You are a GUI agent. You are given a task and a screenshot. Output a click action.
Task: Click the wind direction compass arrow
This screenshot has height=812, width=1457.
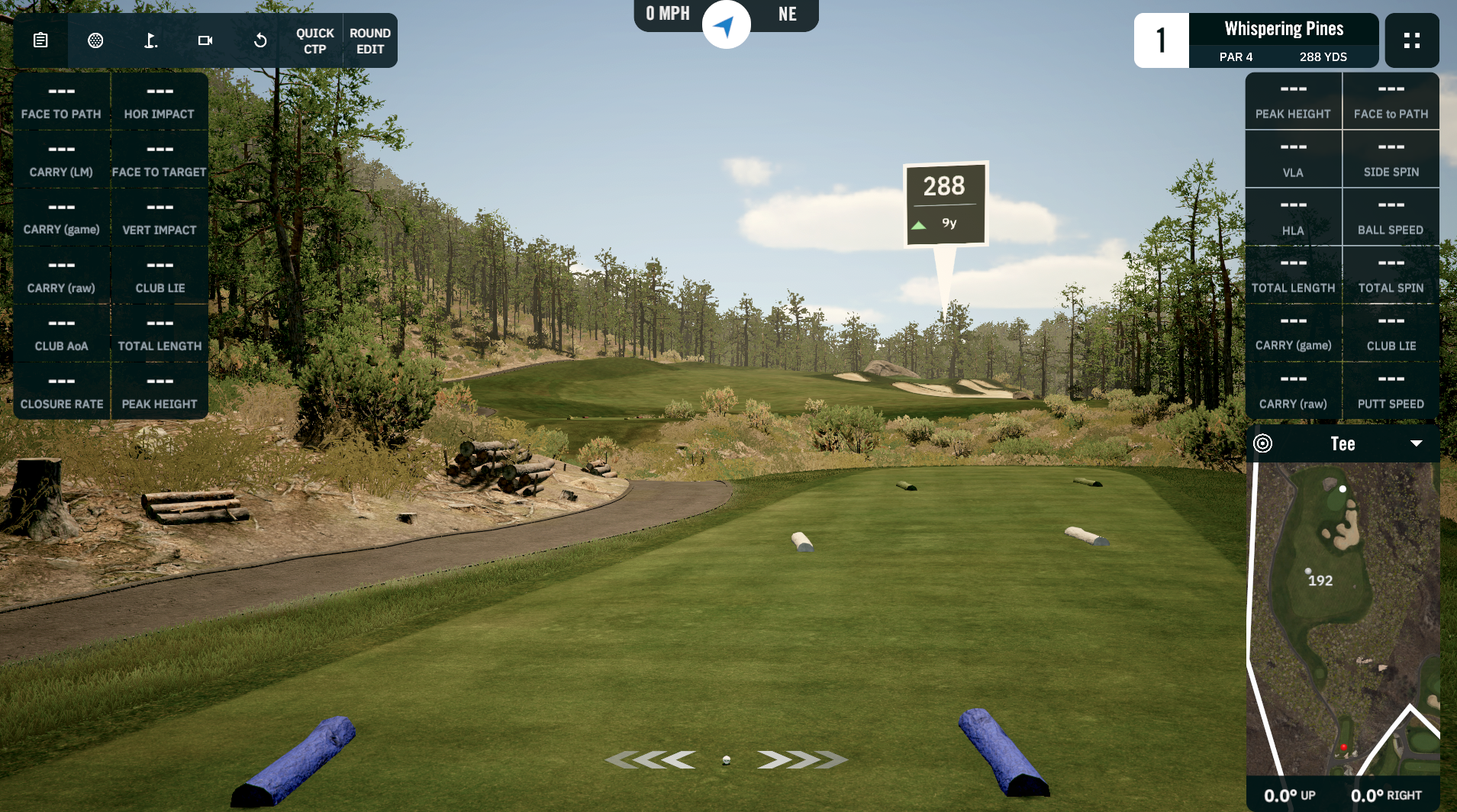[725, 26]
